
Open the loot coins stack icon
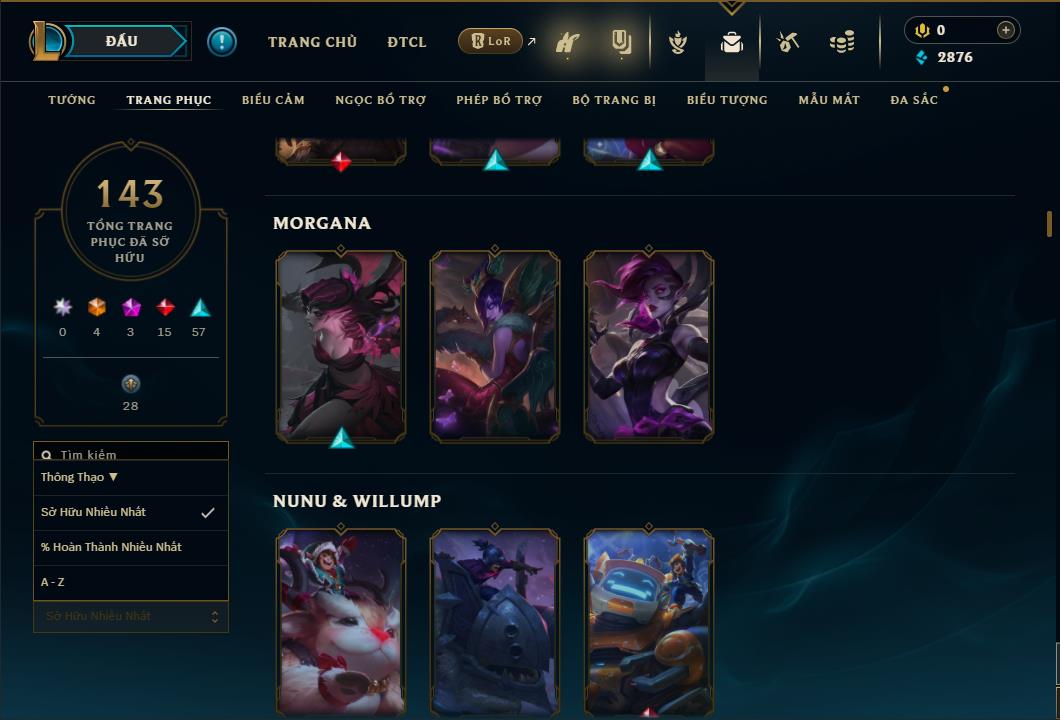pos(842,43)
